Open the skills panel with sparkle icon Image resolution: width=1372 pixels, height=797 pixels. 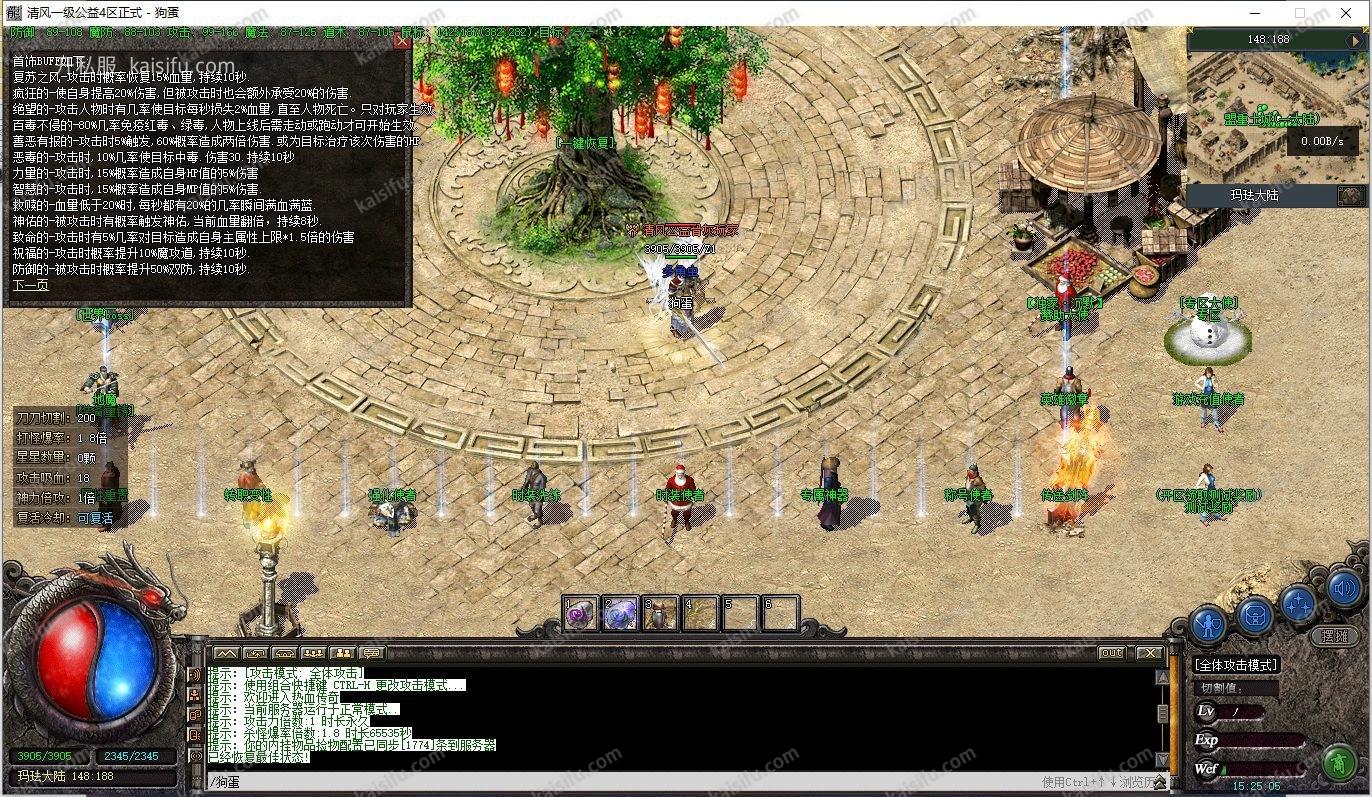click(1298, 603)
